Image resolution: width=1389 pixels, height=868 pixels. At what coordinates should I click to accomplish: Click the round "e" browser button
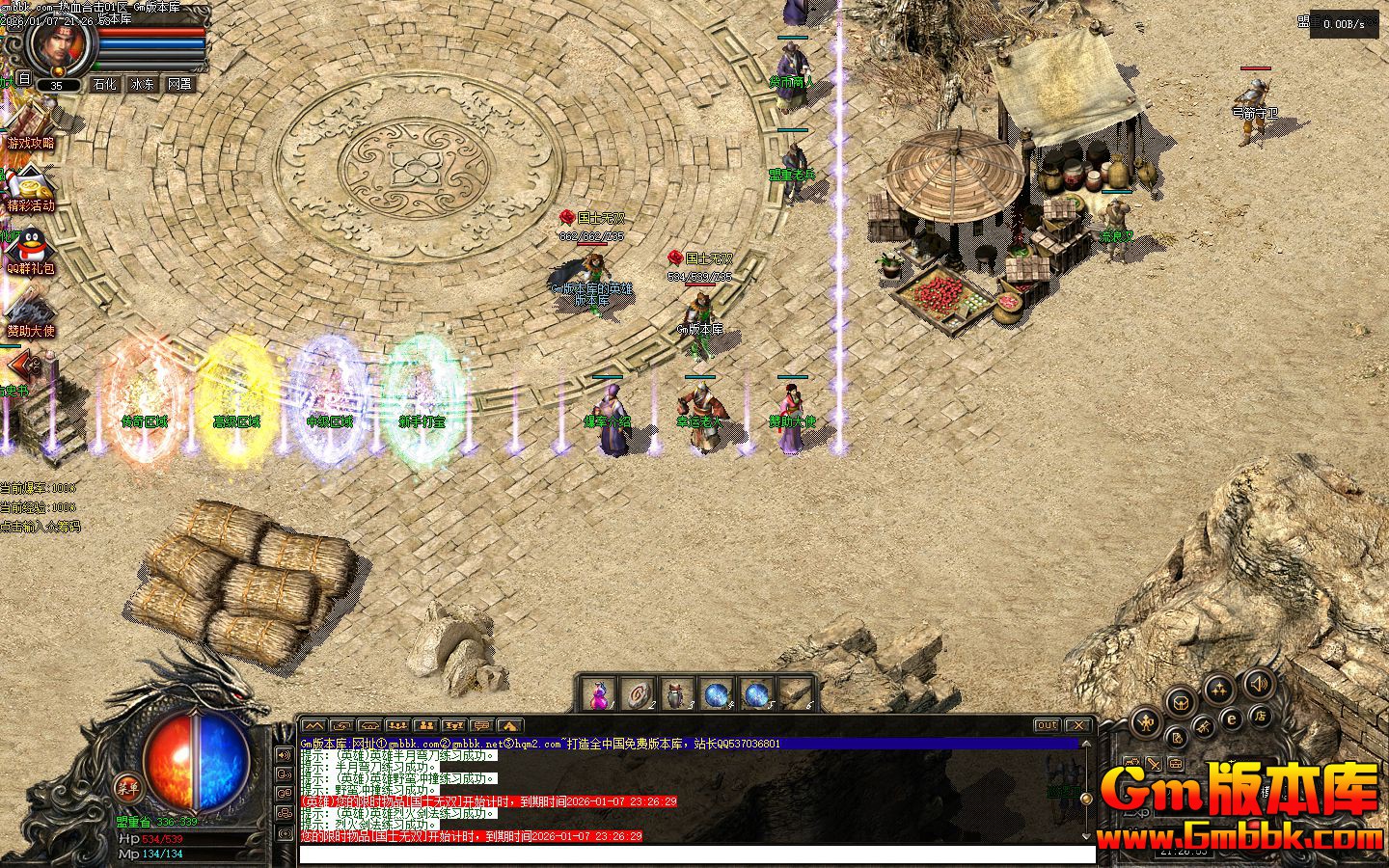pyautogui.click(x=1232, y=719)
